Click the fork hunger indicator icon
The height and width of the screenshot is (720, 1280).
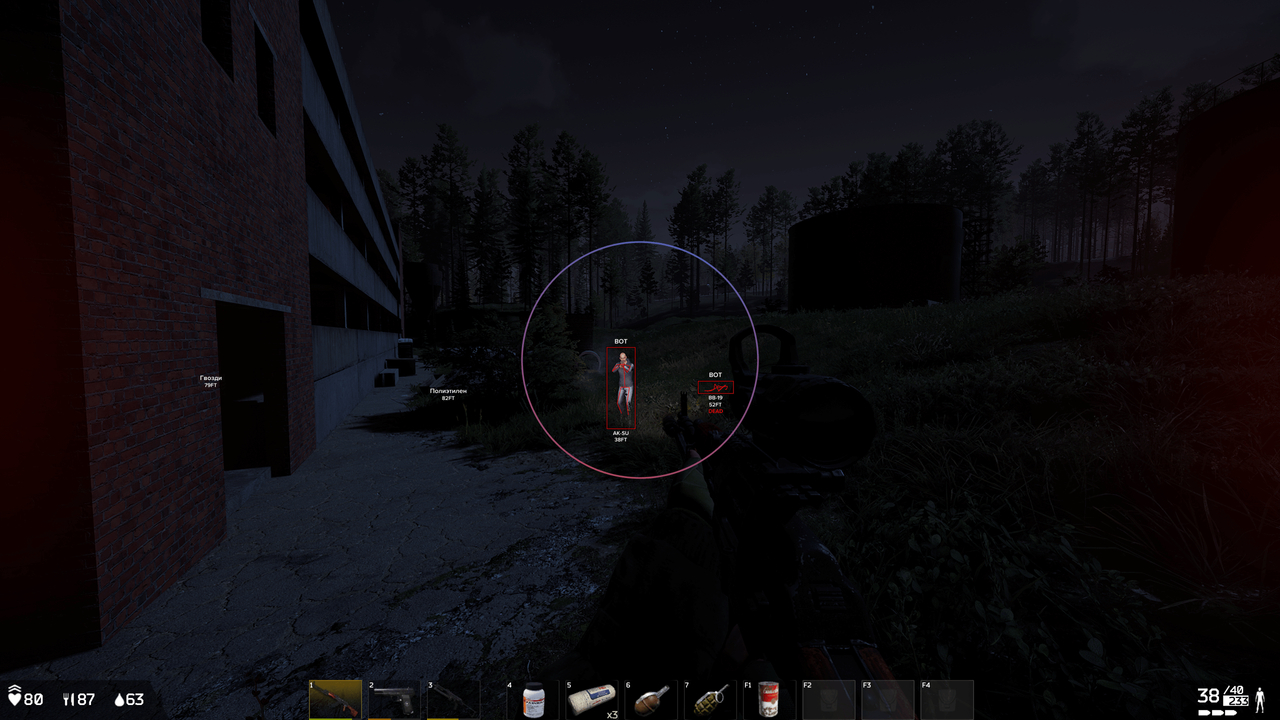[x=67, y=699]
